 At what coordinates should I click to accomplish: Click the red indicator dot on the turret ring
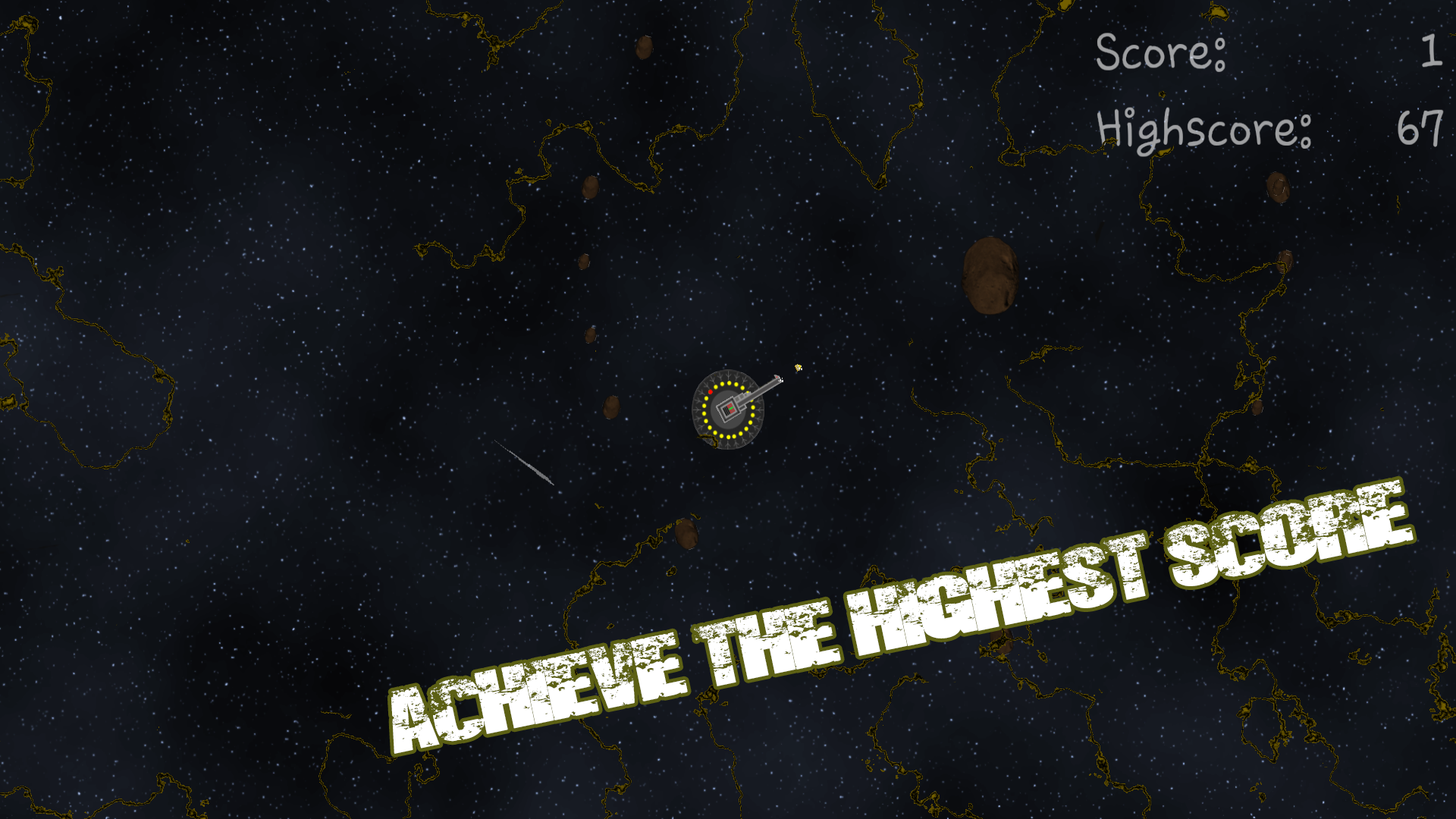[711, 392]
